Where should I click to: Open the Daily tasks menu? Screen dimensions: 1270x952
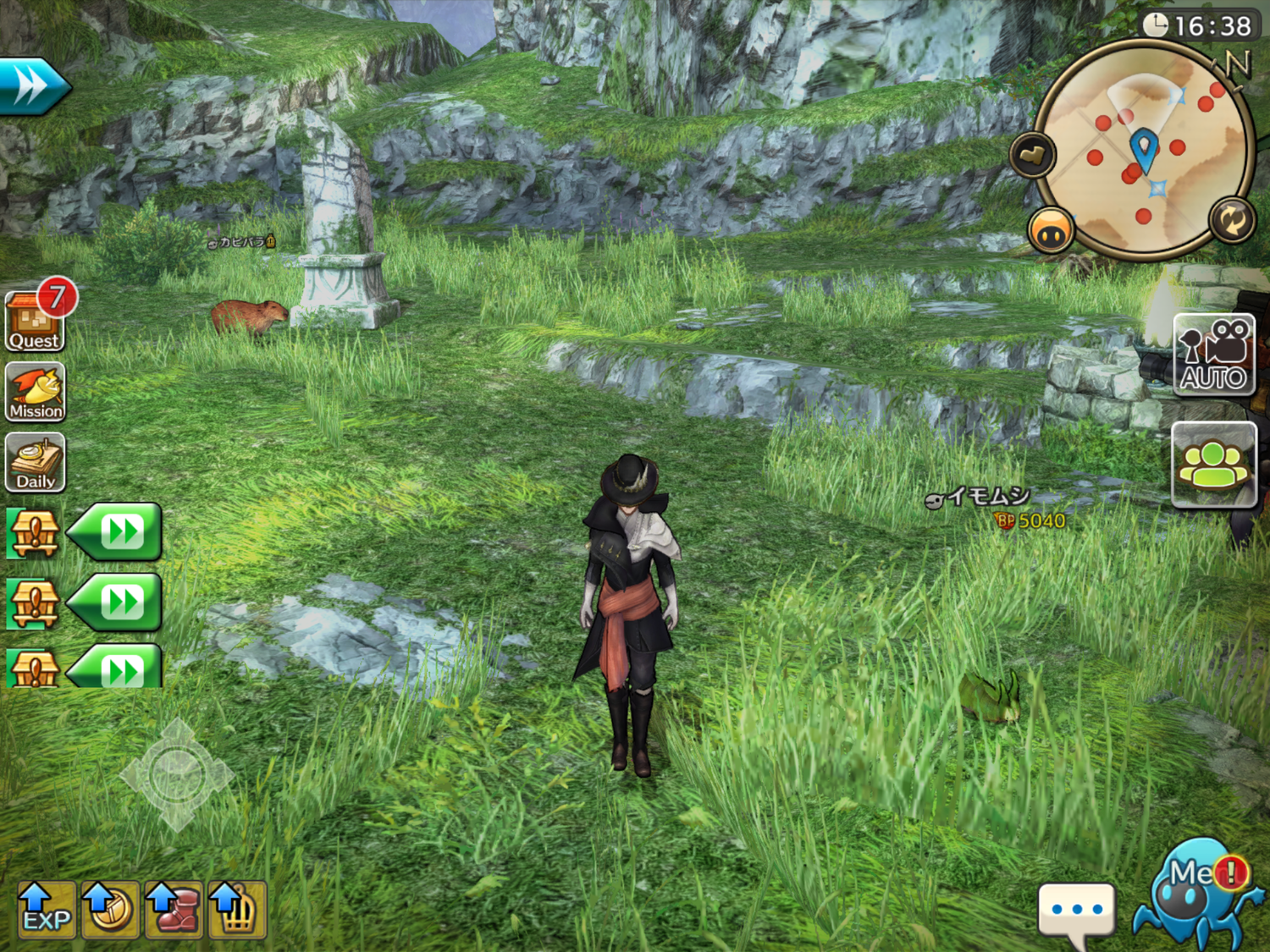(x=36, y=462)
